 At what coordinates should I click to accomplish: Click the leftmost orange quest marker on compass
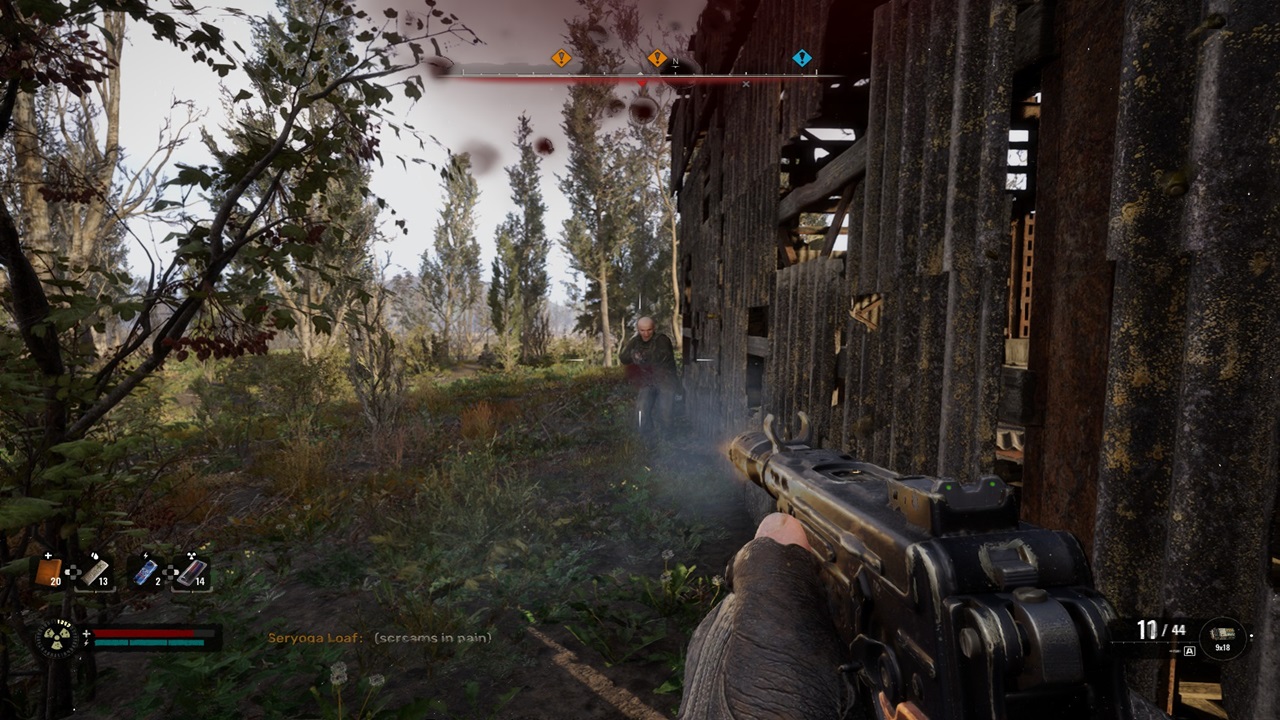[560, 58]
